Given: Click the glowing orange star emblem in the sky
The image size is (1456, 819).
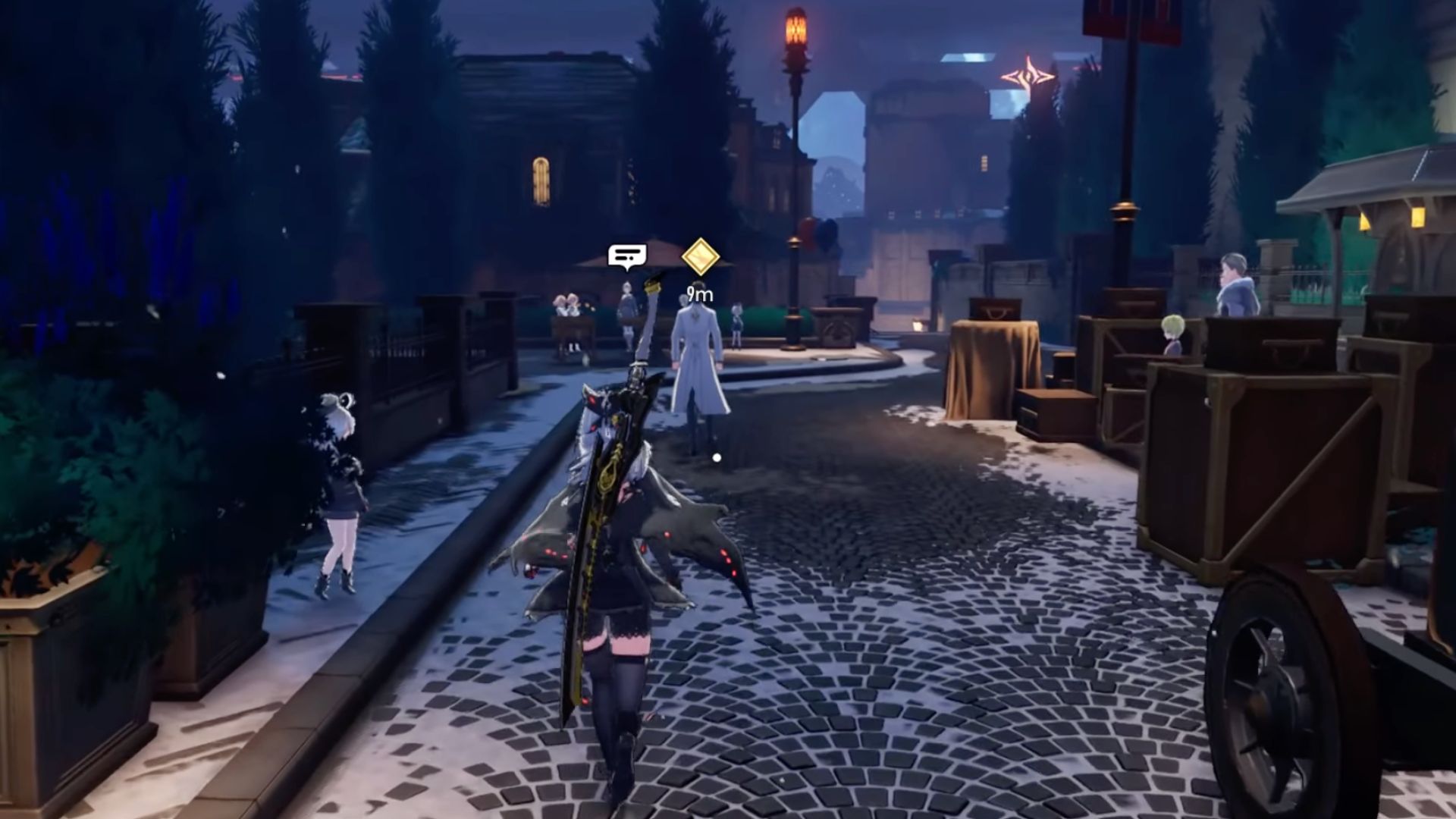Looking at the screenshot, I should [1028, 76].
